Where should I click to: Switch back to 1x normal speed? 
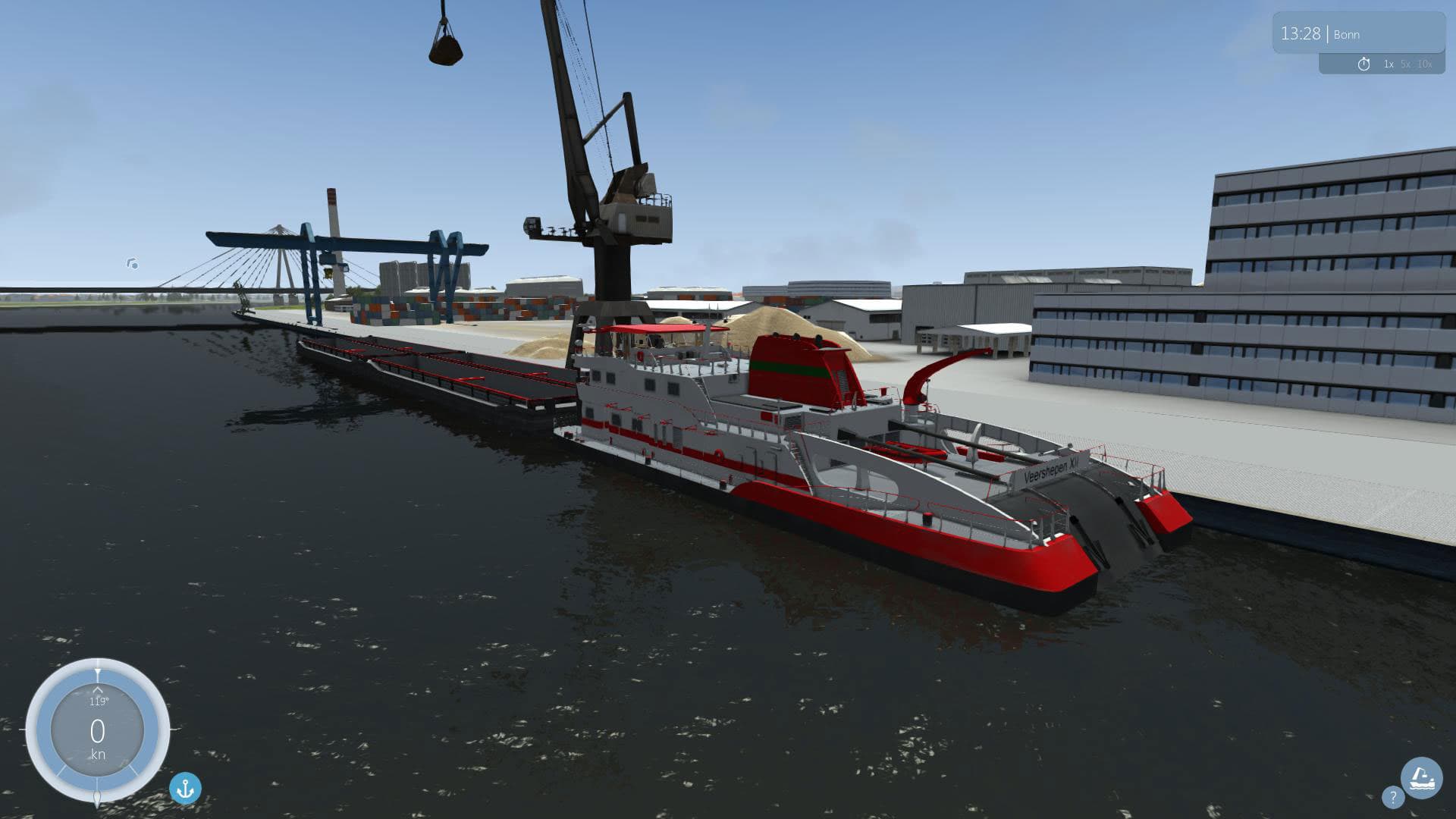click(x=1389, y=65)
